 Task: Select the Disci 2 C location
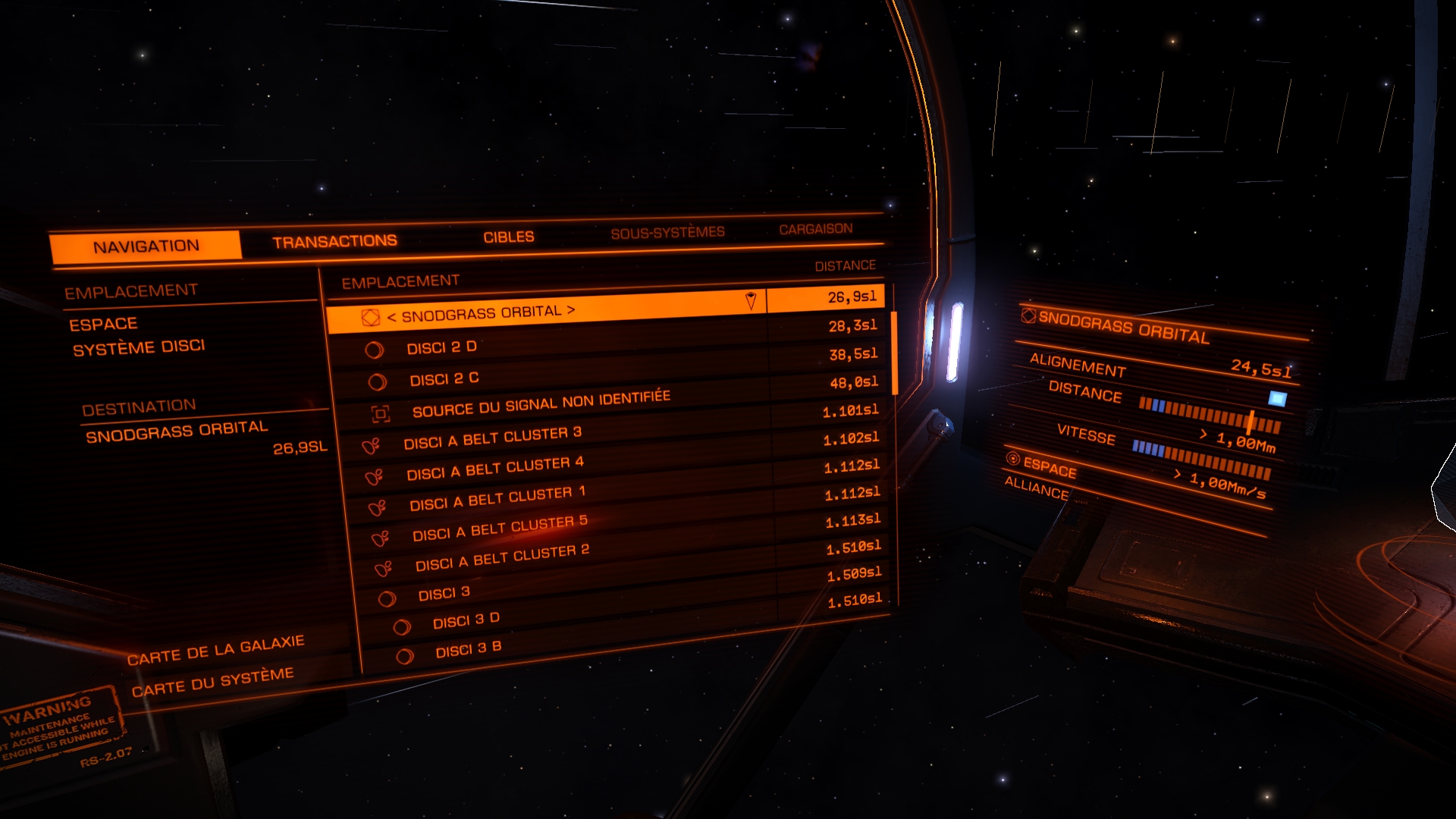pyautogui.click(x=444, y=378)
